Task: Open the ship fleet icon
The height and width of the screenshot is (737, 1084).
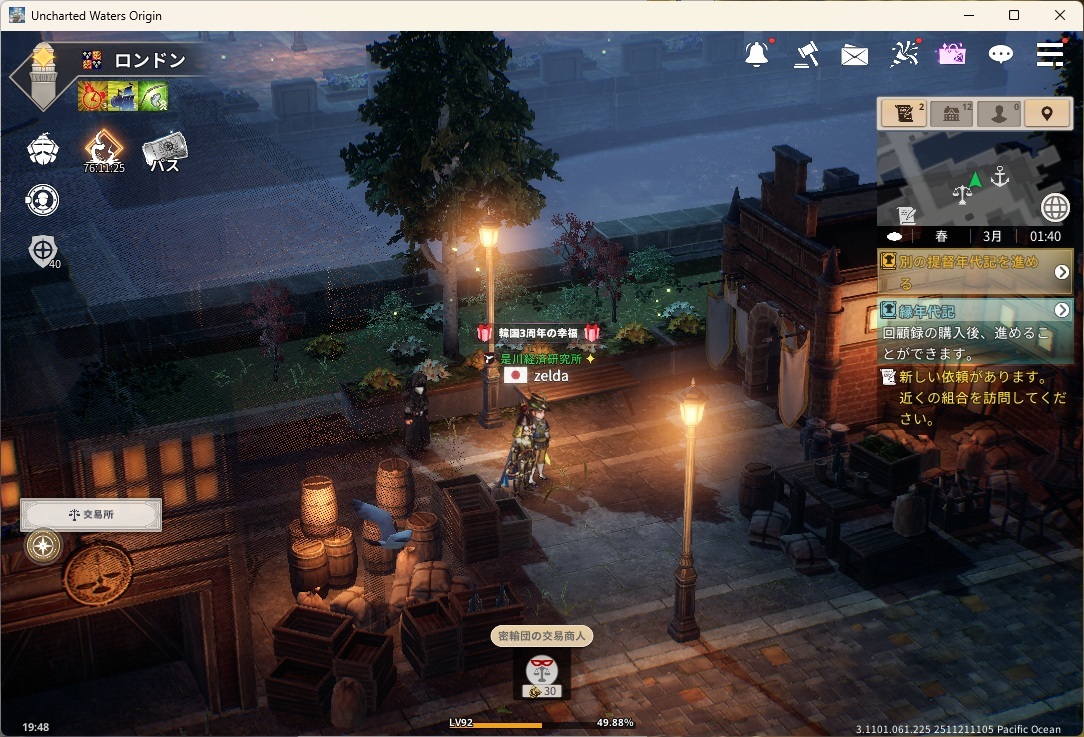Action: 42,150
